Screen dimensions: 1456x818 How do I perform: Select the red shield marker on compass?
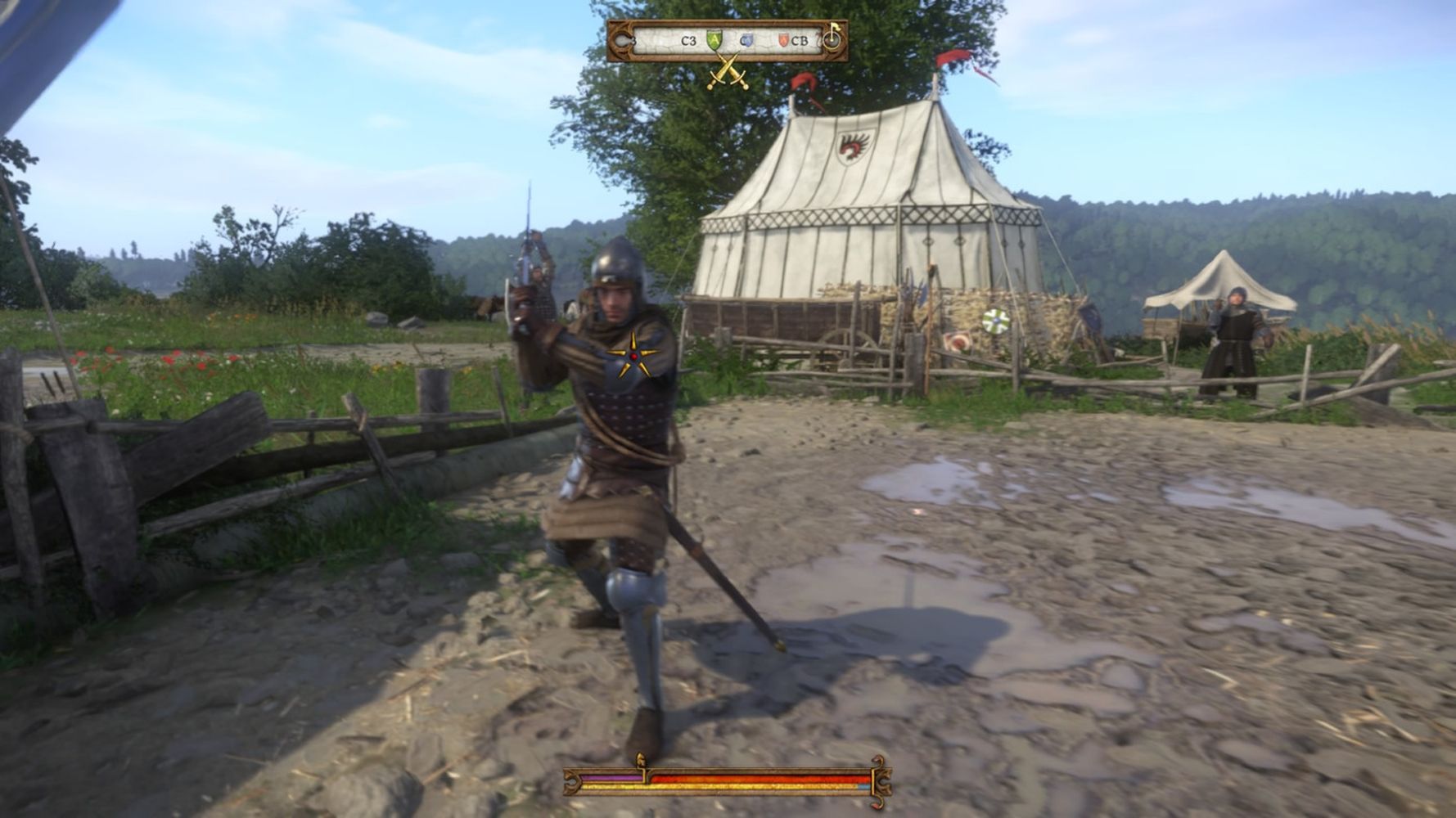[x=782, y=40]
